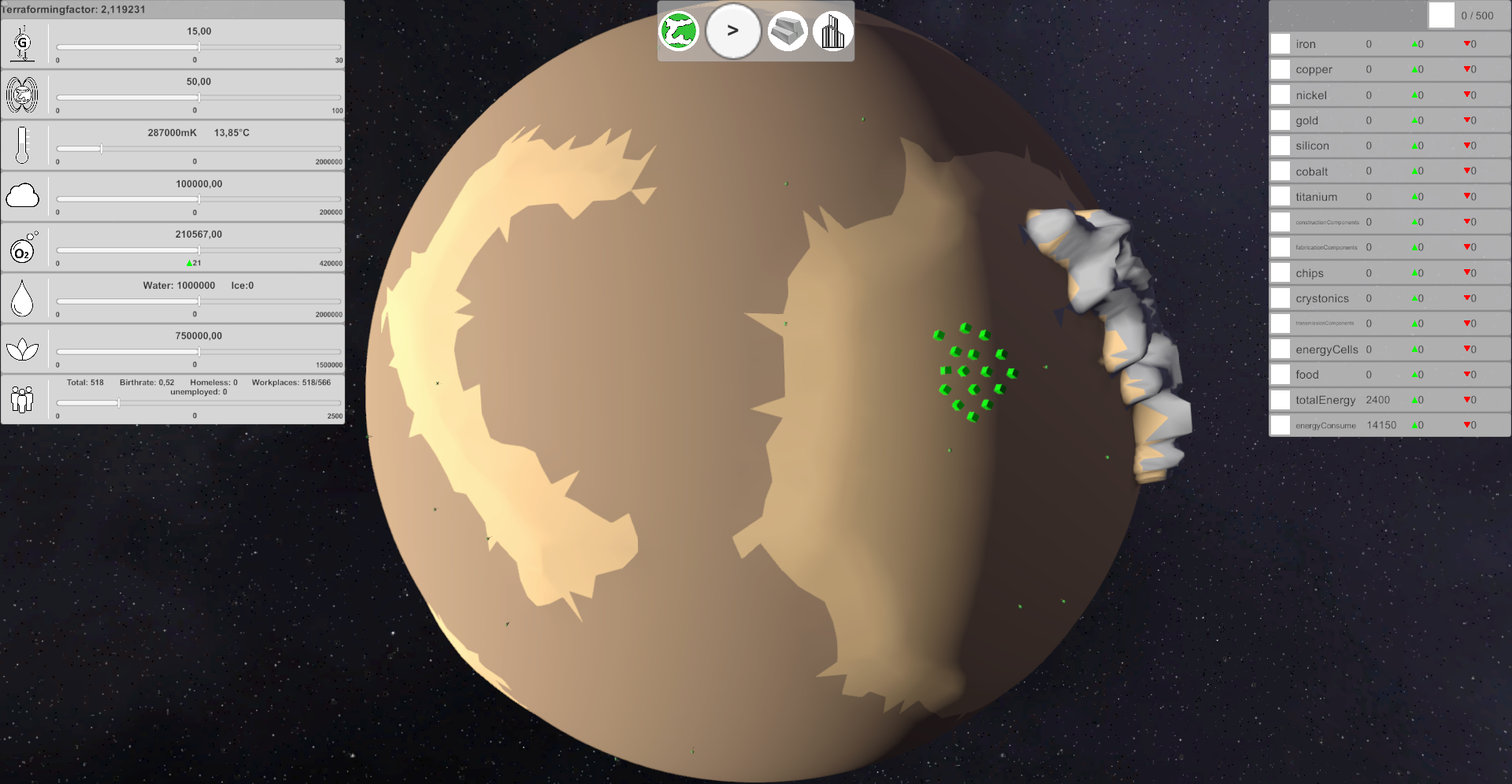Select the cloud atmosphere icon

click(23, 196)
